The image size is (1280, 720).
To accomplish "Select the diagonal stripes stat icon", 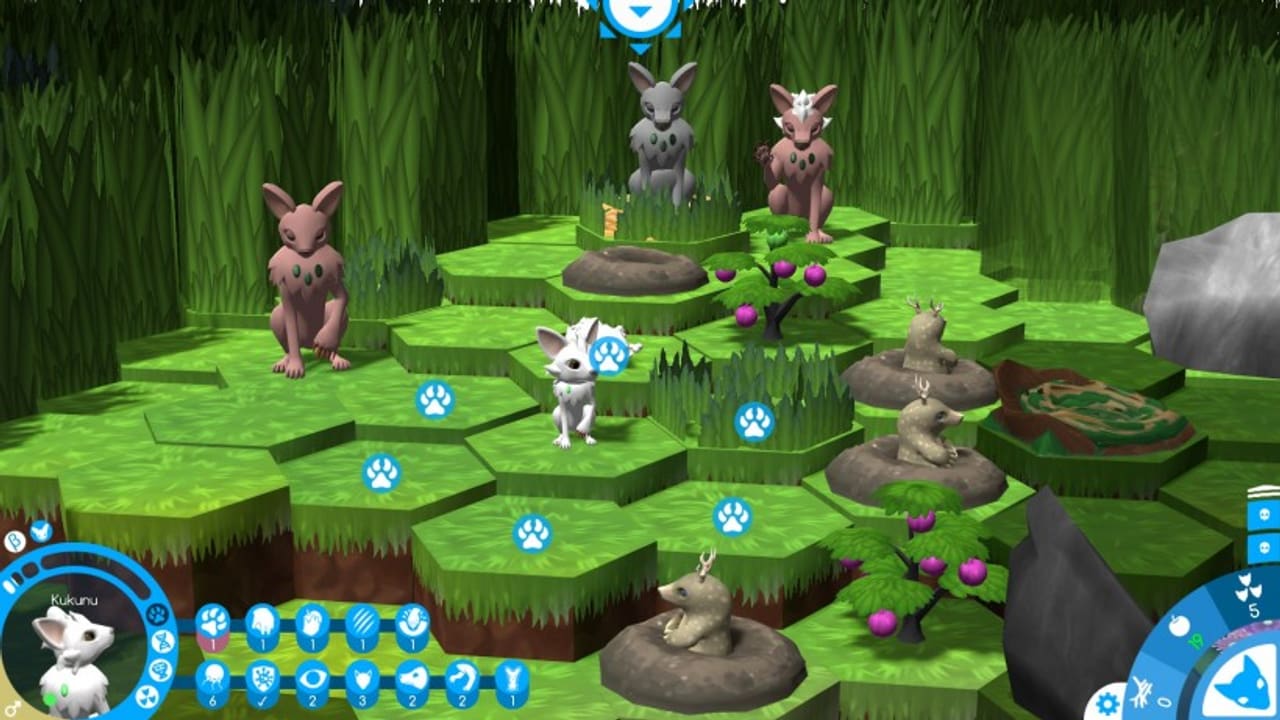I will pos(362,623).
